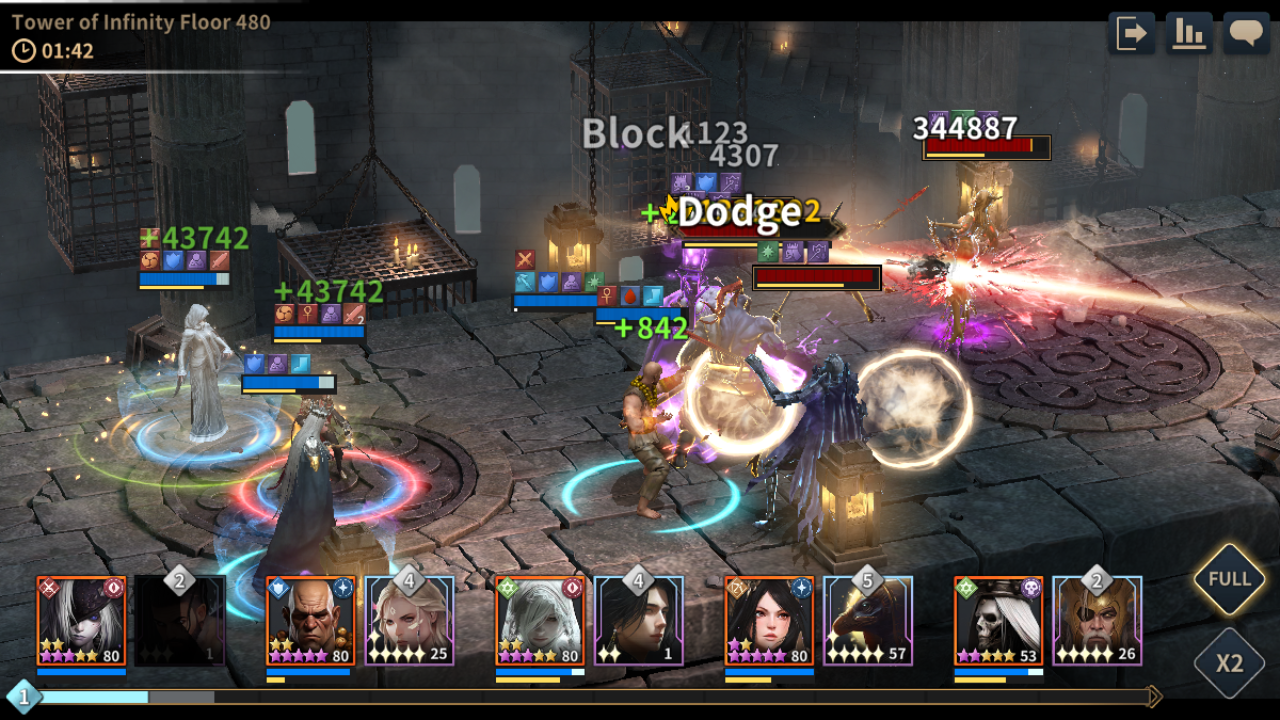Select the bald bearded level 80 hero

310,621
